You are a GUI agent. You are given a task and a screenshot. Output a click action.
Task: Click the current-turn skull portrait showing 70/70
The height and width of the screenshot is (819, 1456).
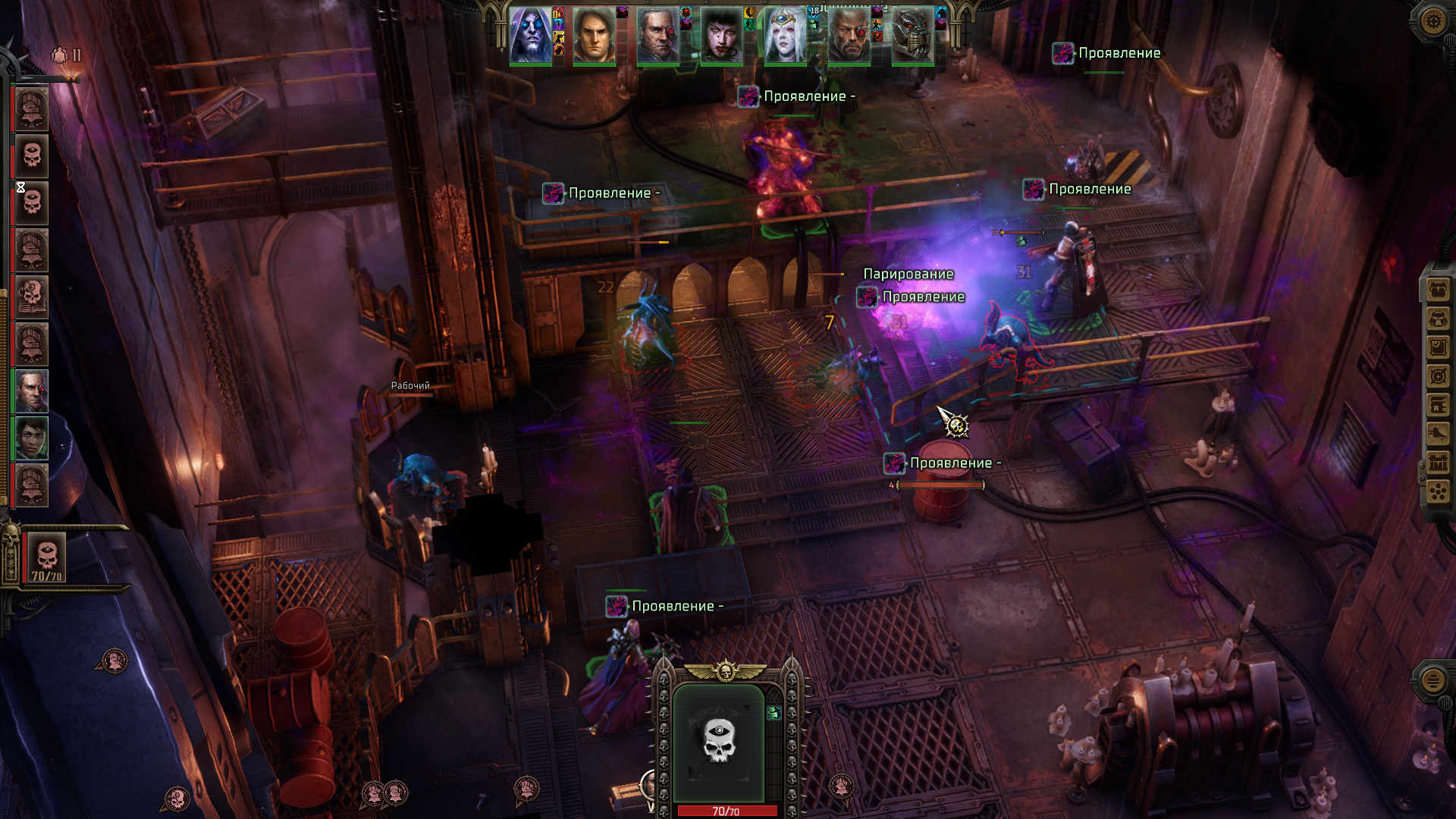tap(46, 556)
